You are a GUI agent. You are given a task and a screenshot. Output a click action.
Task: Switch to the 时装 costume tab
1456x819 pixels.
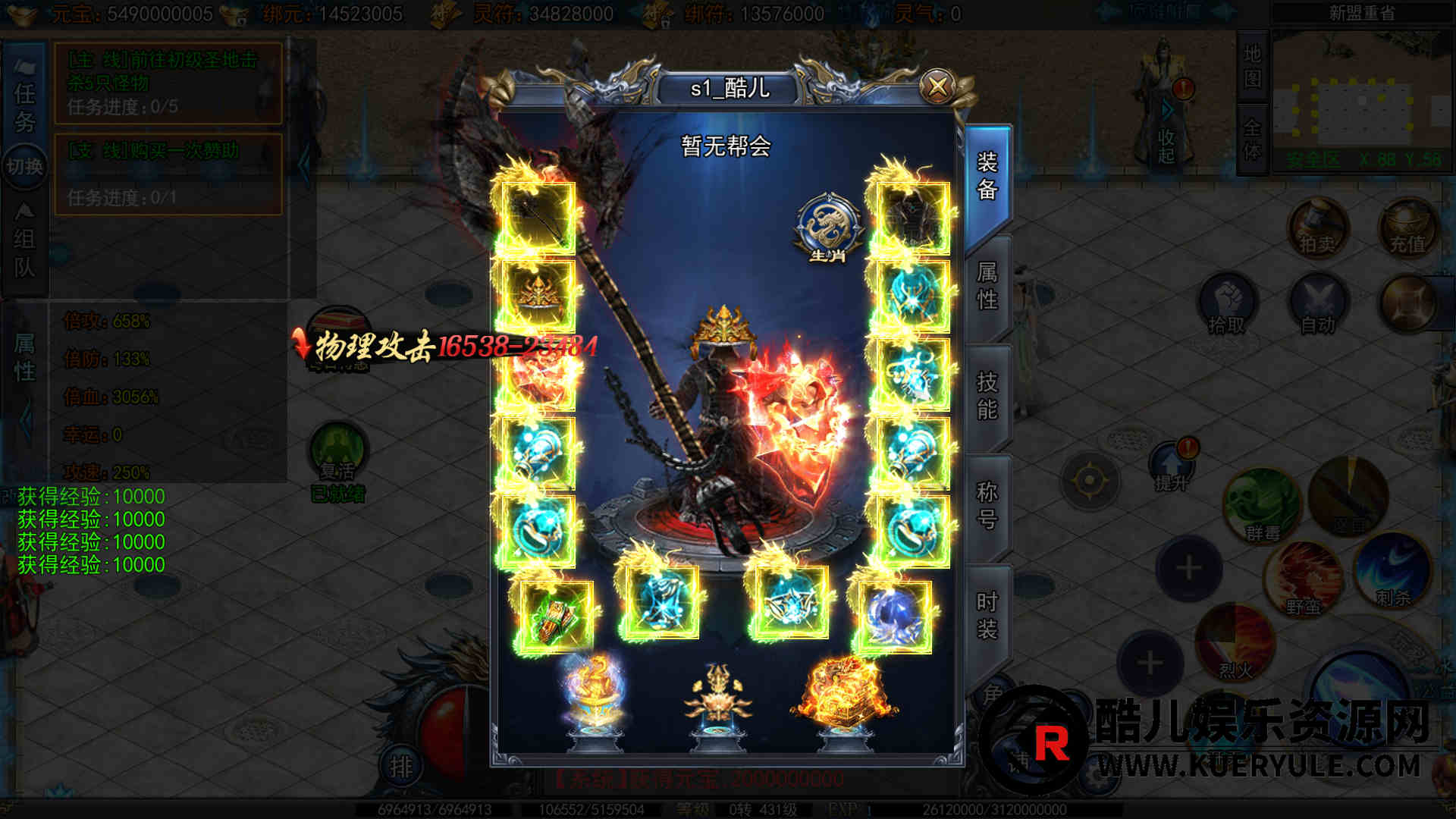(987, 615)
